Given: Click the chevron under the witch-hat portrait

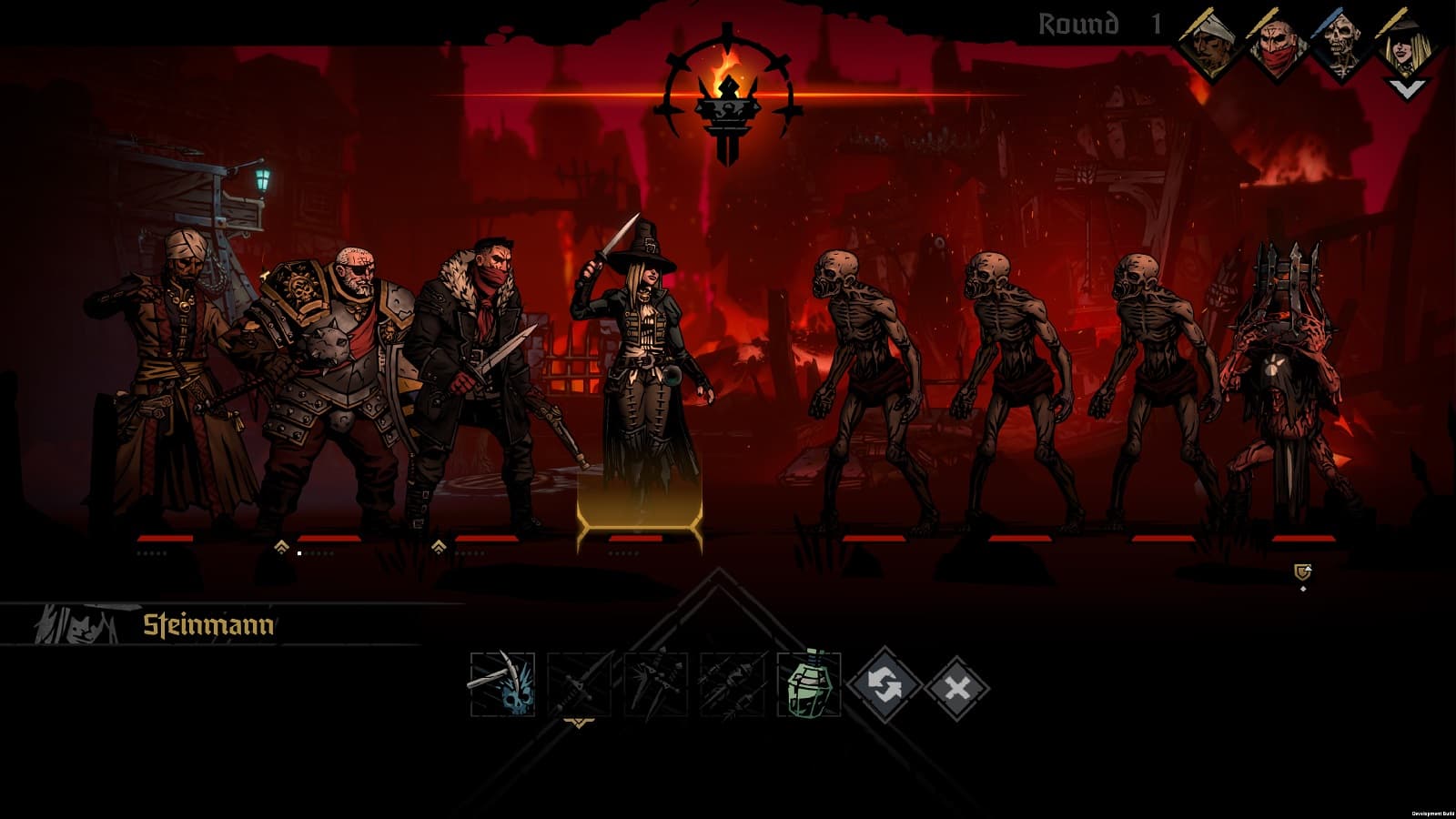Looking at the screenshot, I should 1405,88.
